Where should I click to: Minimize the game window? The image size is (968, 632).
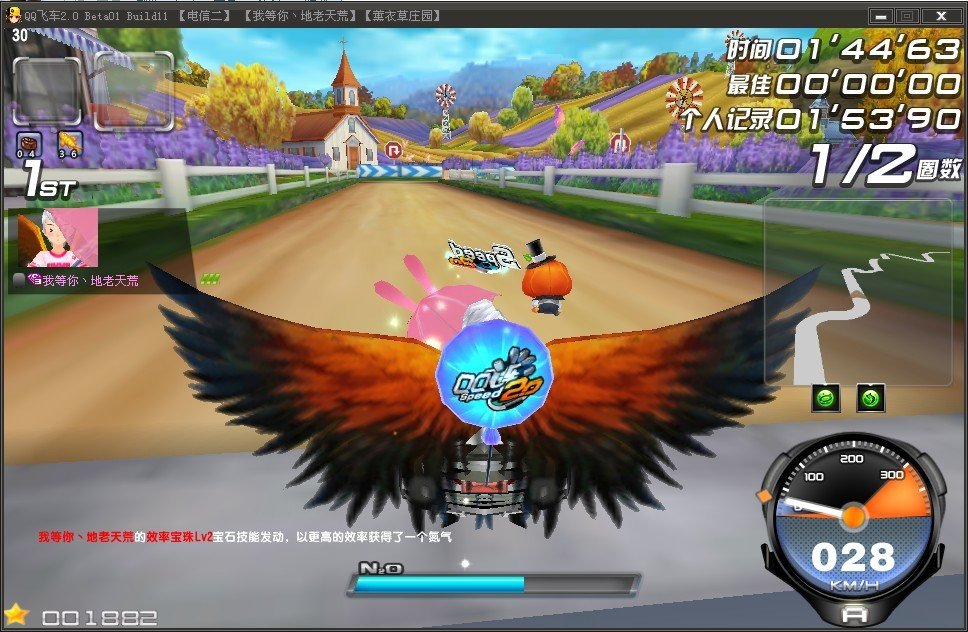click(880, 16)
